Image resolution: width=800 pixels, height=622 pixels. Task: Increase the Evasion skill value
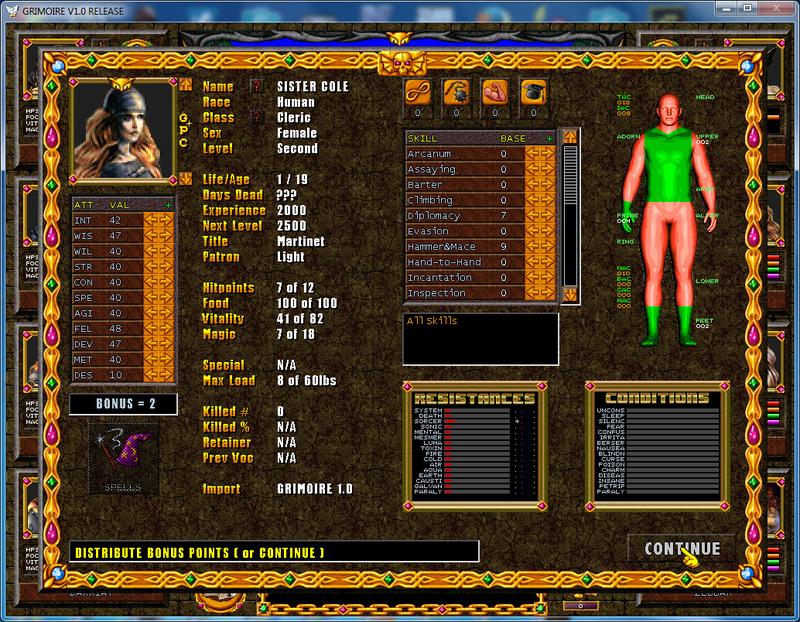[548, 231]
